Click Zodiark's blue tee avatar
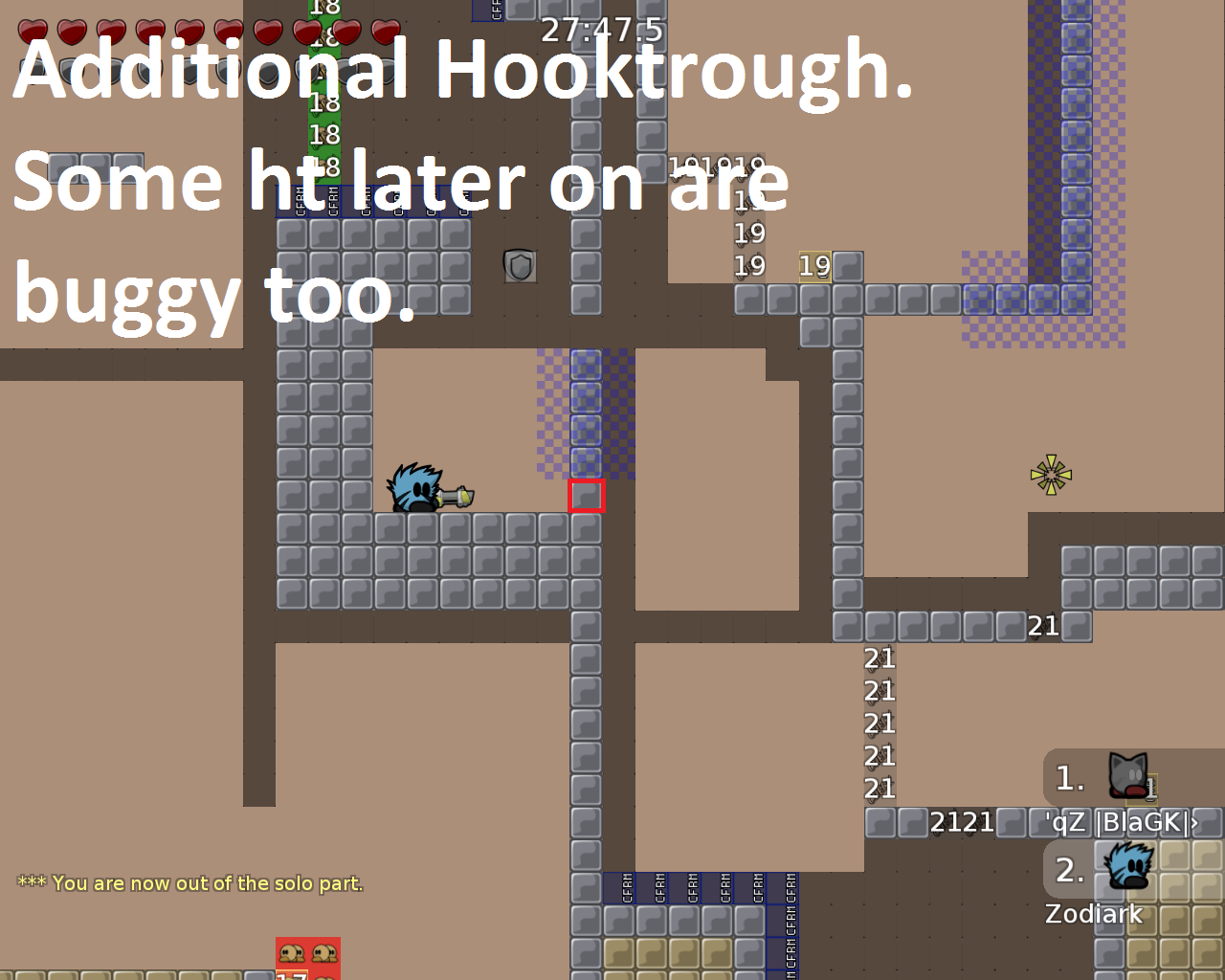 (x=1129, y=866)
